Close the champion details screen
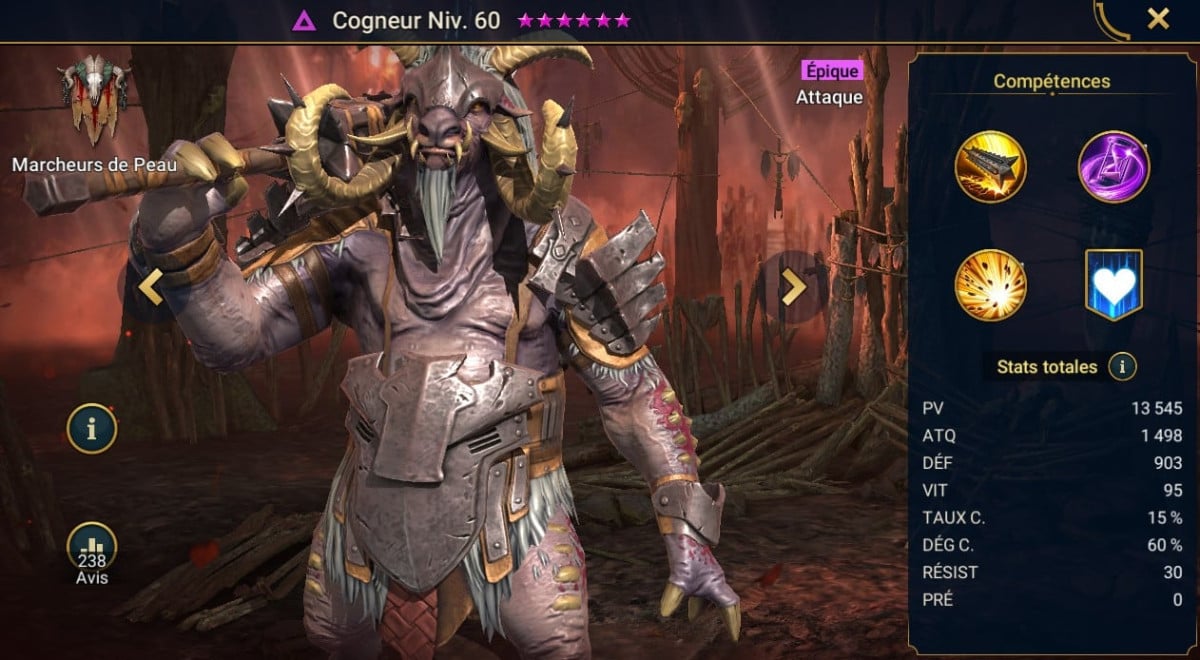This screenshot has width=1200, height=660. (x=1158, y=19)
